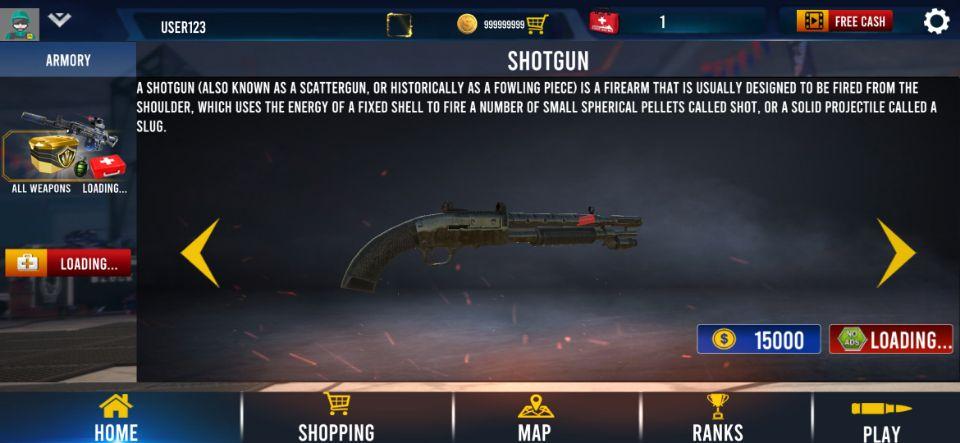Tap the Free Cash video button
Screen dimensions: 960x443
[x=844, y=21]
